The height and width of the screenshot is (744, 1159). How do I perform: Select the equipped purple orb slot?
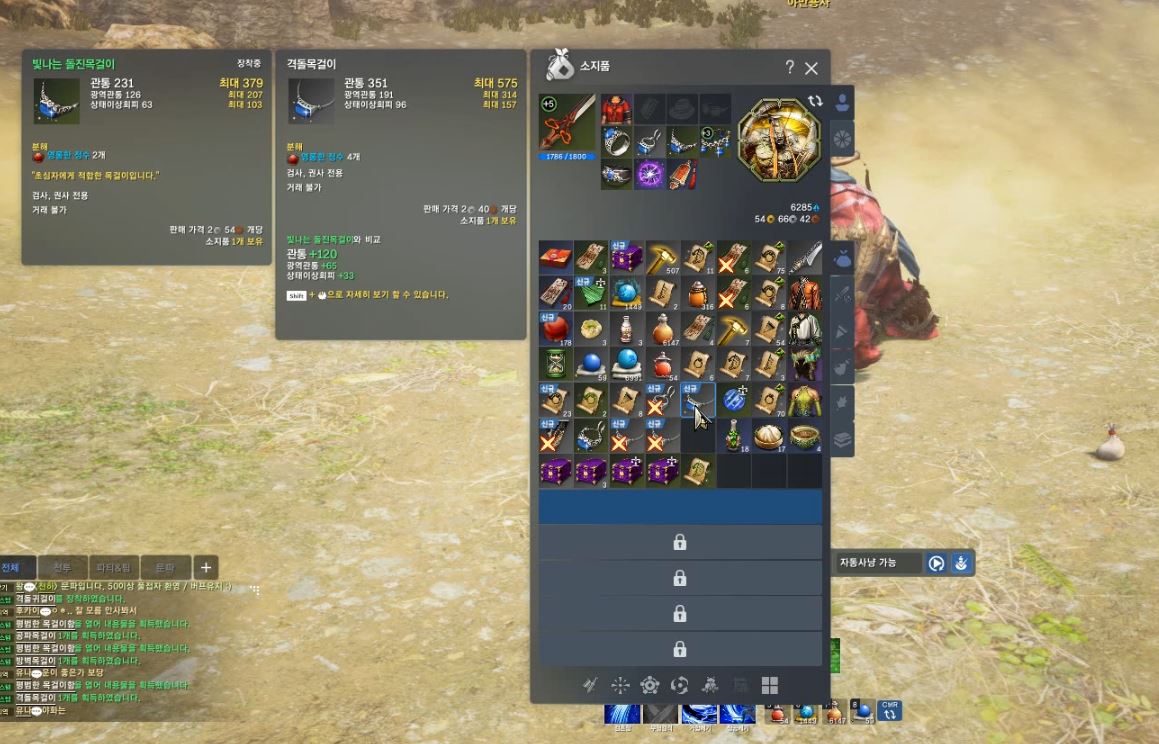(x=650, y=174)
